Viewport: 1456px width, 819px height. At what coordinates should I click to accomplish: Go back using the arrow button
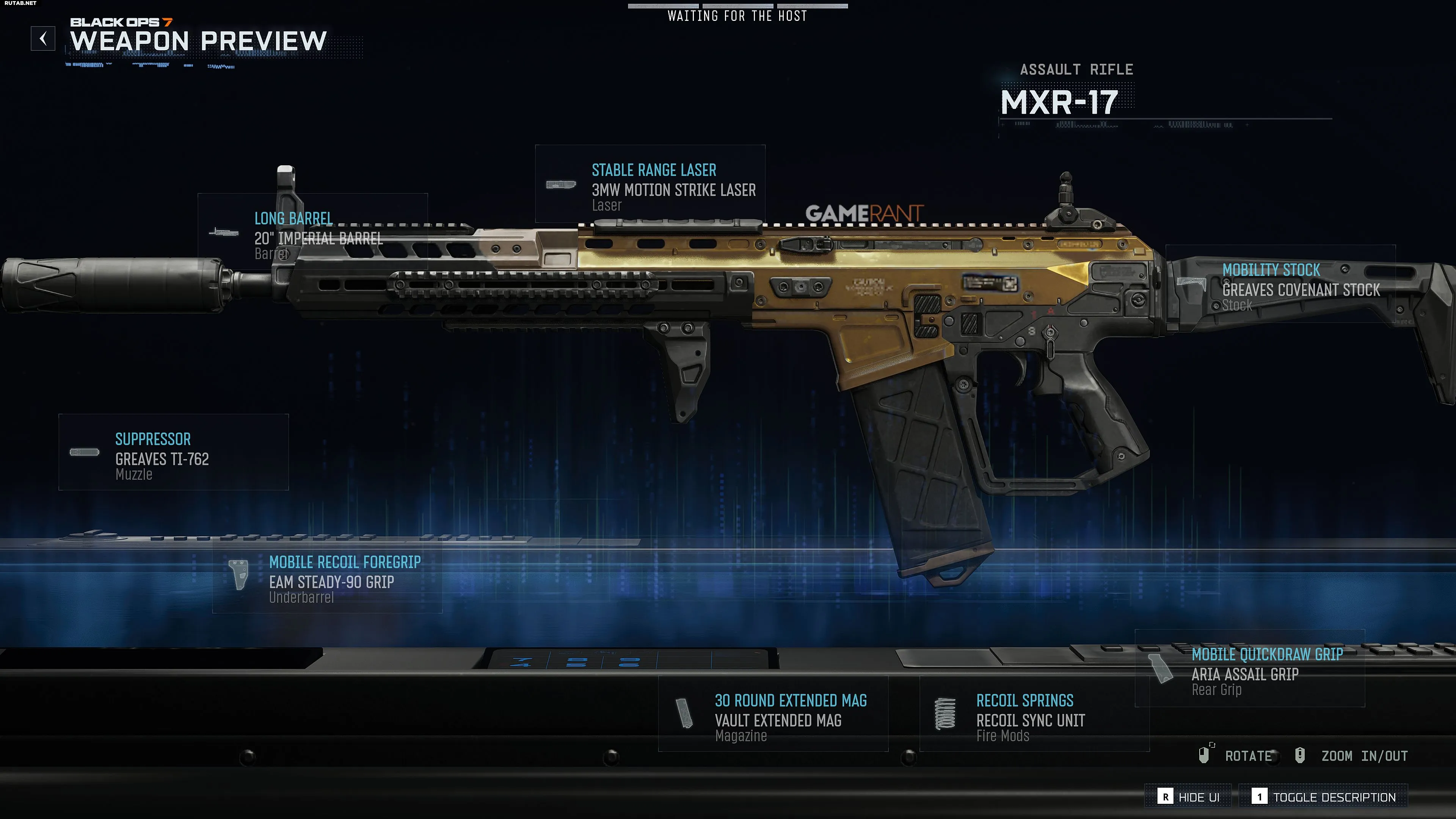pyautogui.click(x=43, y=39)
